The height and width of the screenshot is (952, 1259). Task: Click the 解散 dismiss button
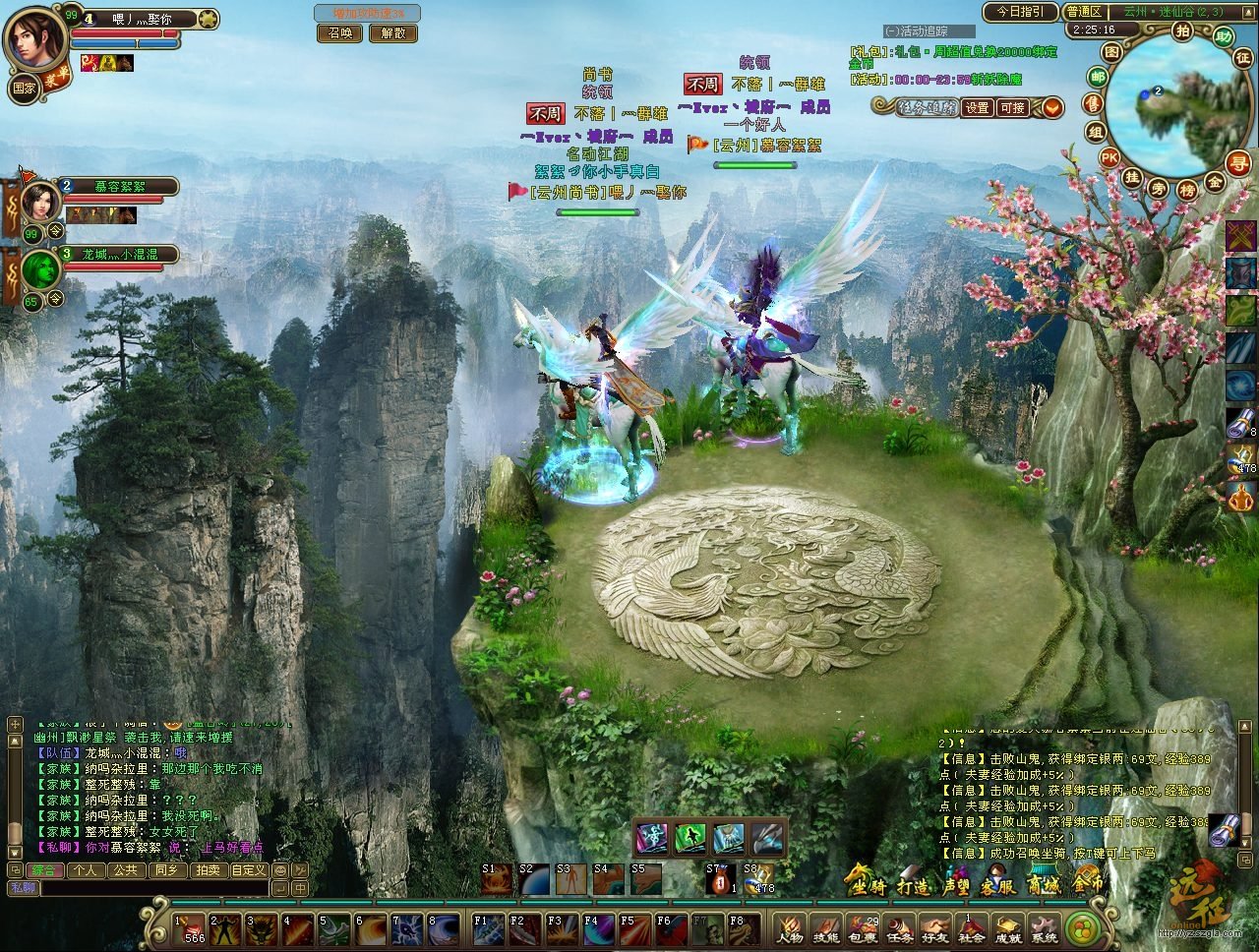click(393, 32)
